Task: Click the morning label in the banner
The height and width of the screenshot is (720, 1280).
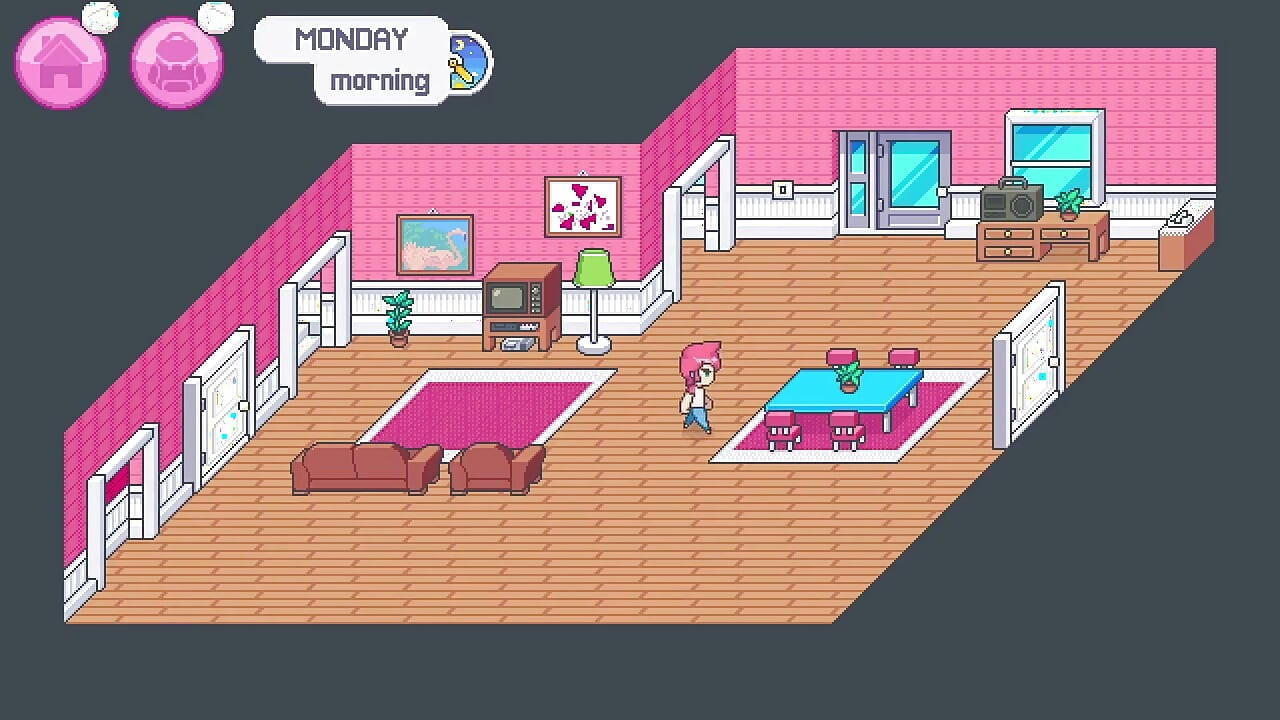Action: (380, 80)
